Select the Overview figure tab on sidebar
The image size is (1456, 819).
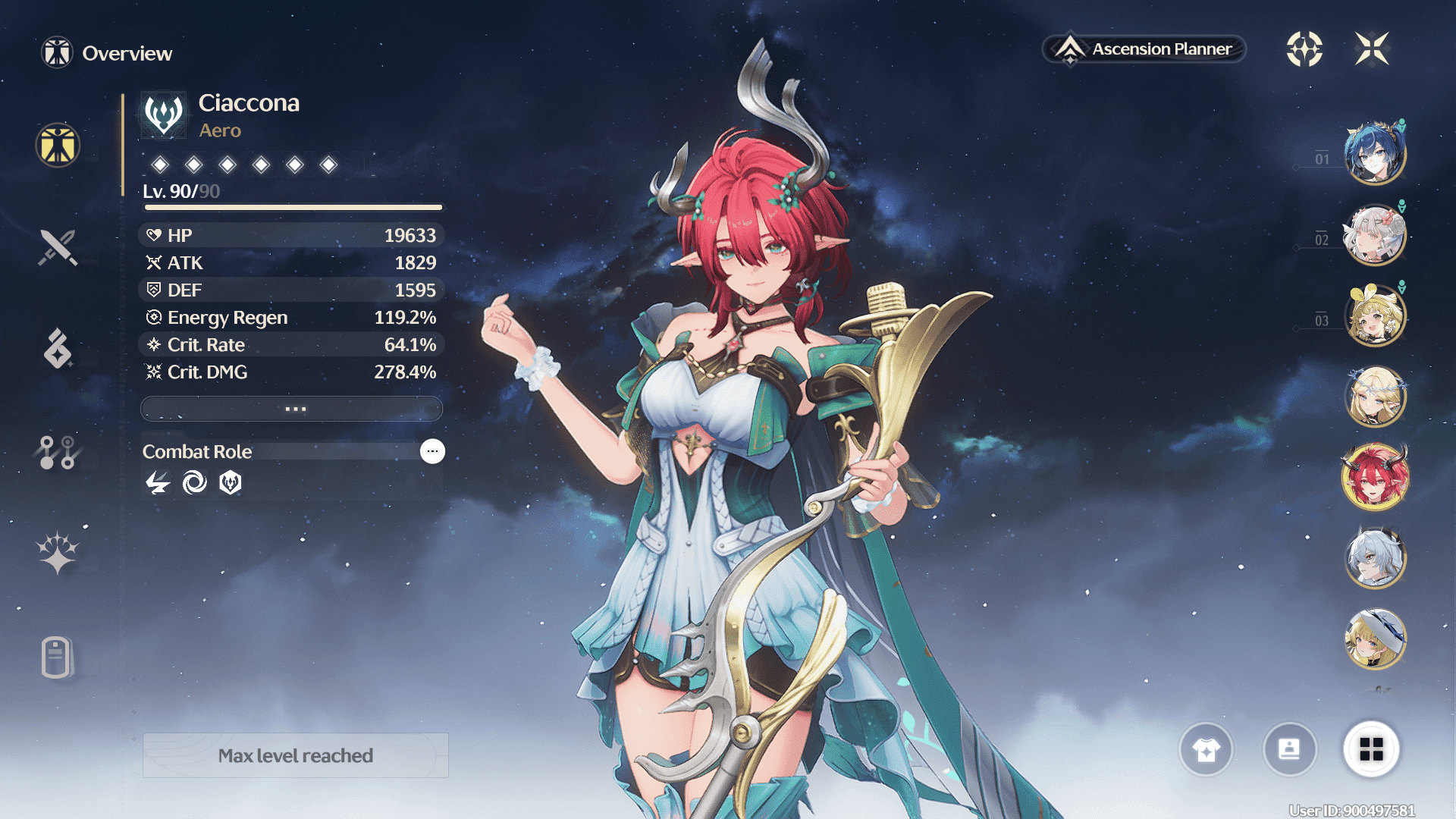pyautogui.click(x=58, y=145)
